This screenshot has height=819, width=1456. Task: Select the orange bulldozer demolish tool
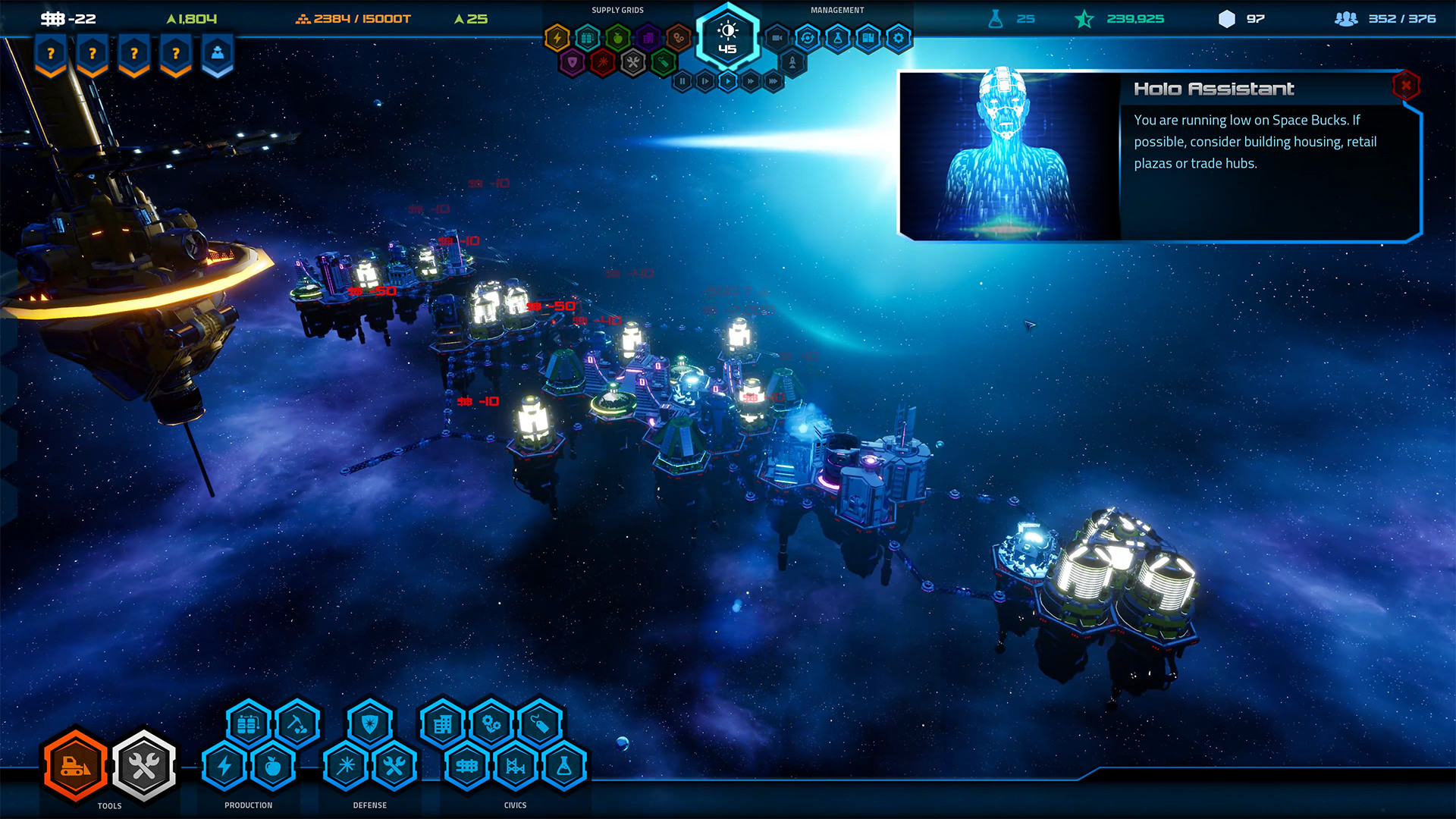pyautogui.click(x=74, y=766)
